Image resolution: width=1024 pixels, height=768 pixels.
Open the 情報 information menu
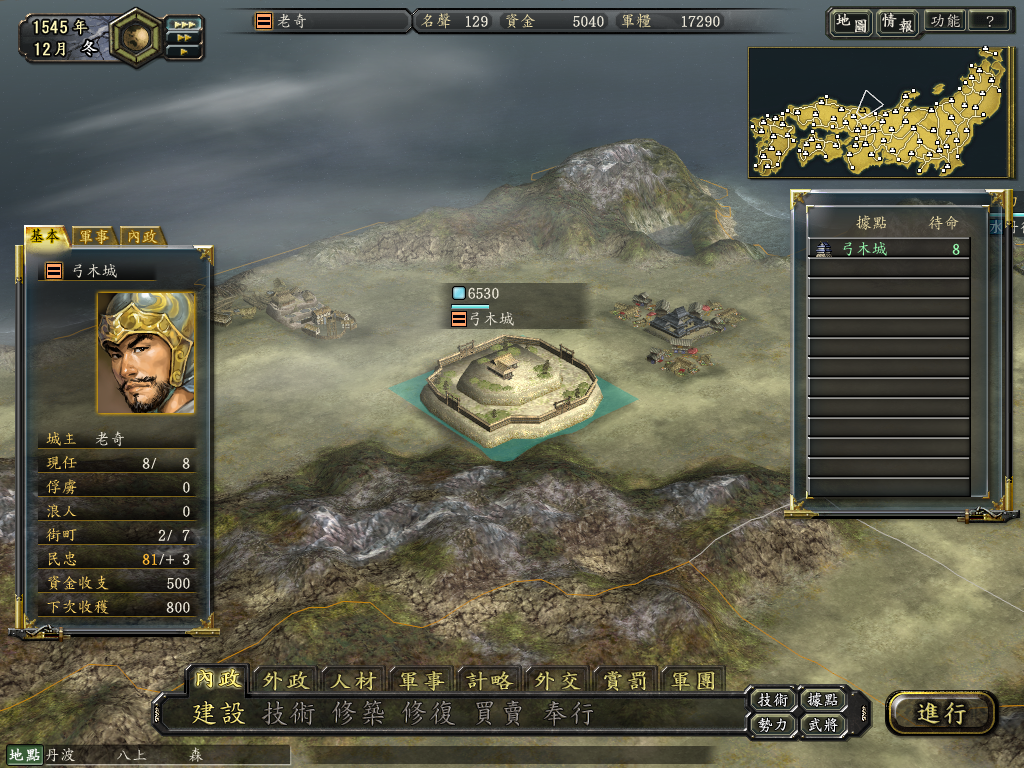point(896,22)
